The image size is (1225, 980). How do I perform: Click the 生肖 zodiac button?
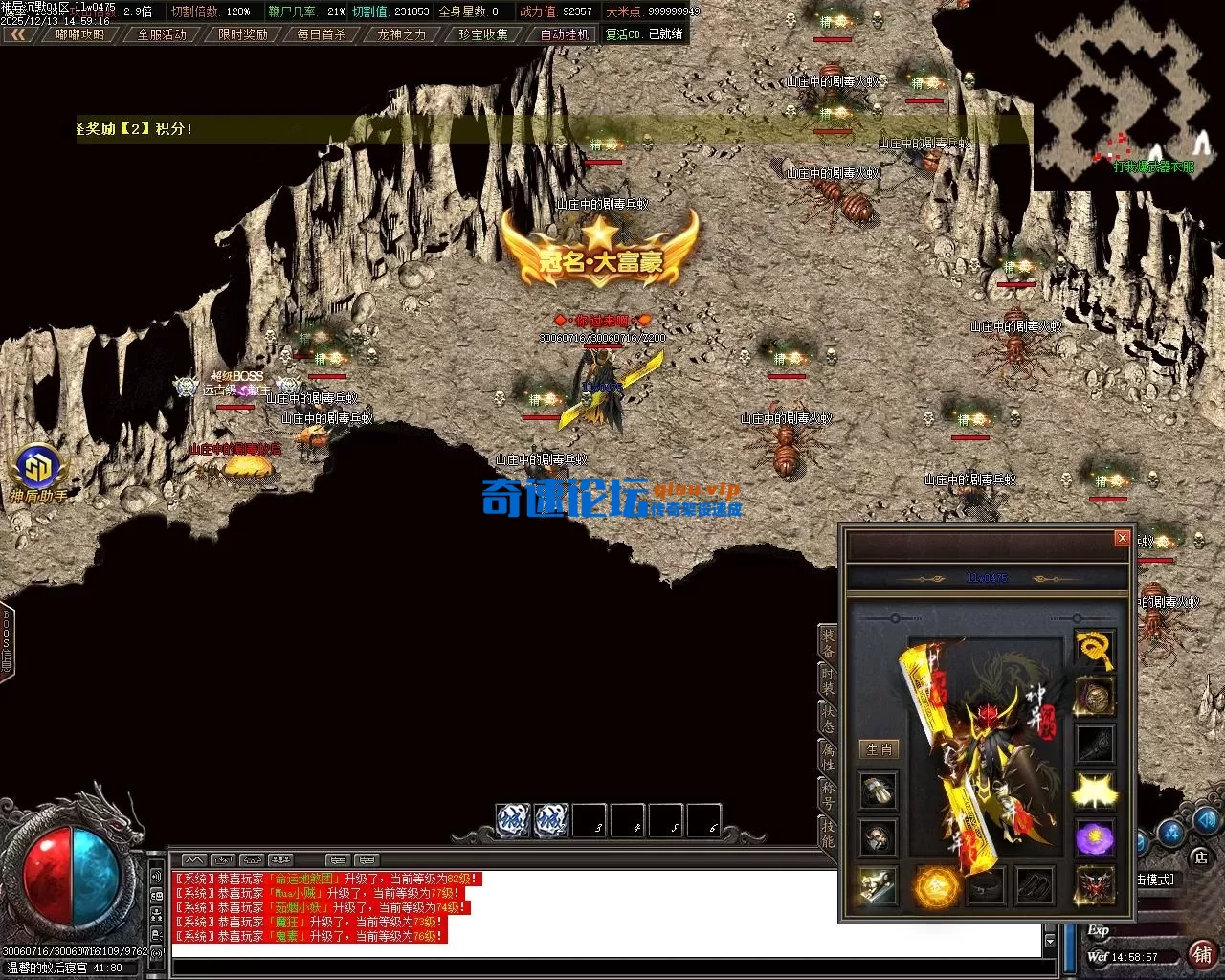click(878, 750)
